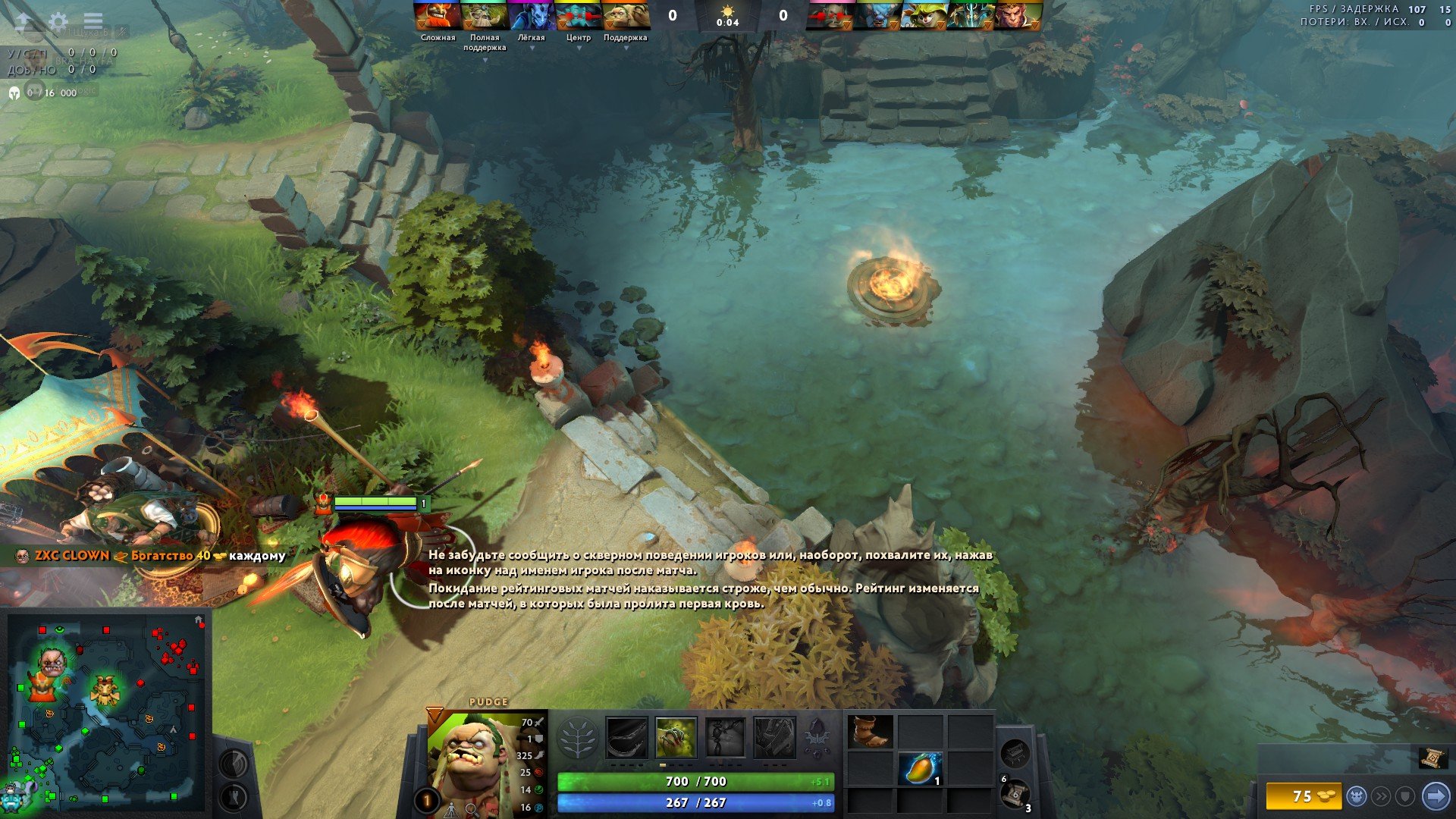1456x819 pixels.
Task: Select the Boots of Speed inventory slot
Action: click(870, 732)
